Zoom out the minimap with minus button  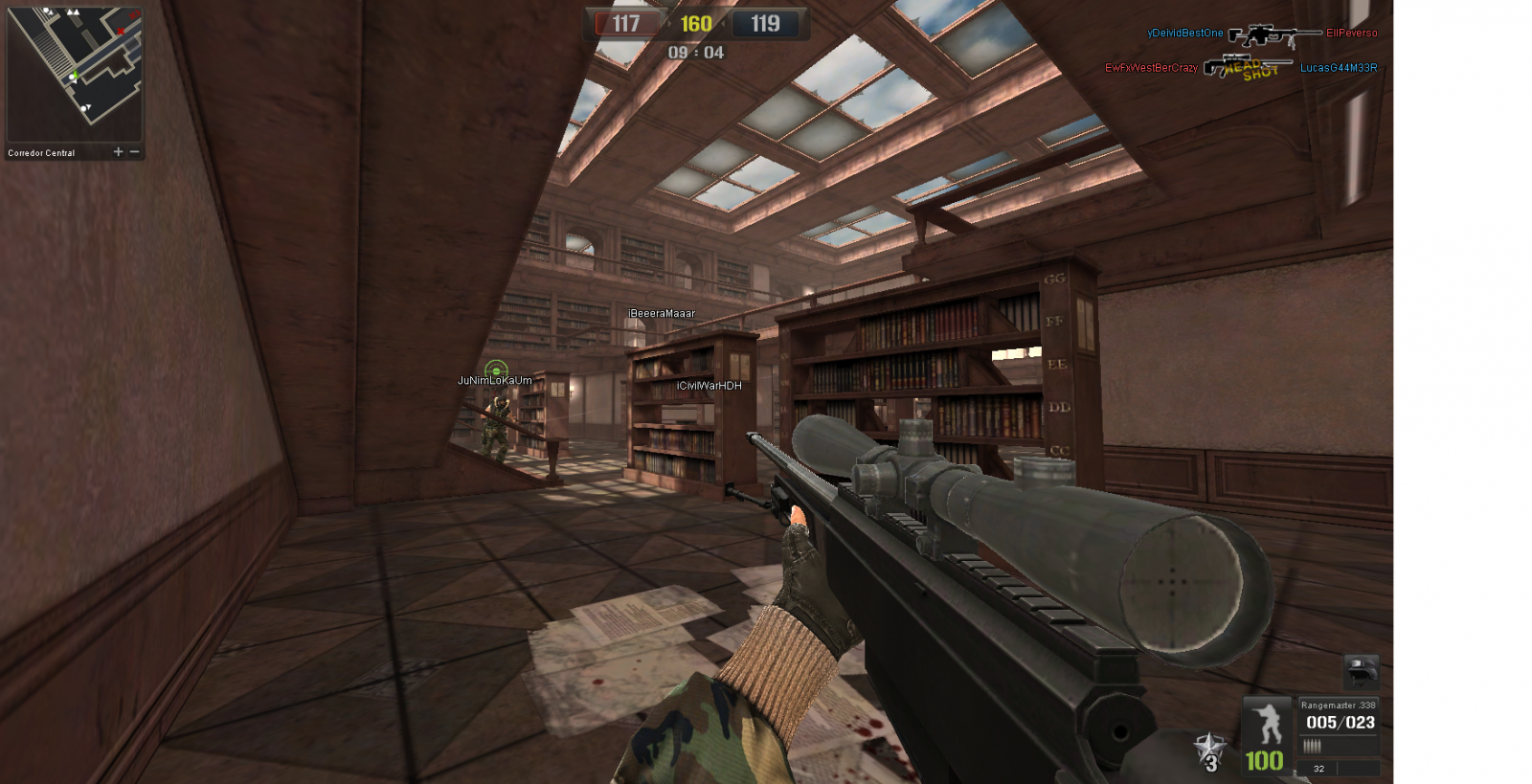pos(134,152)
